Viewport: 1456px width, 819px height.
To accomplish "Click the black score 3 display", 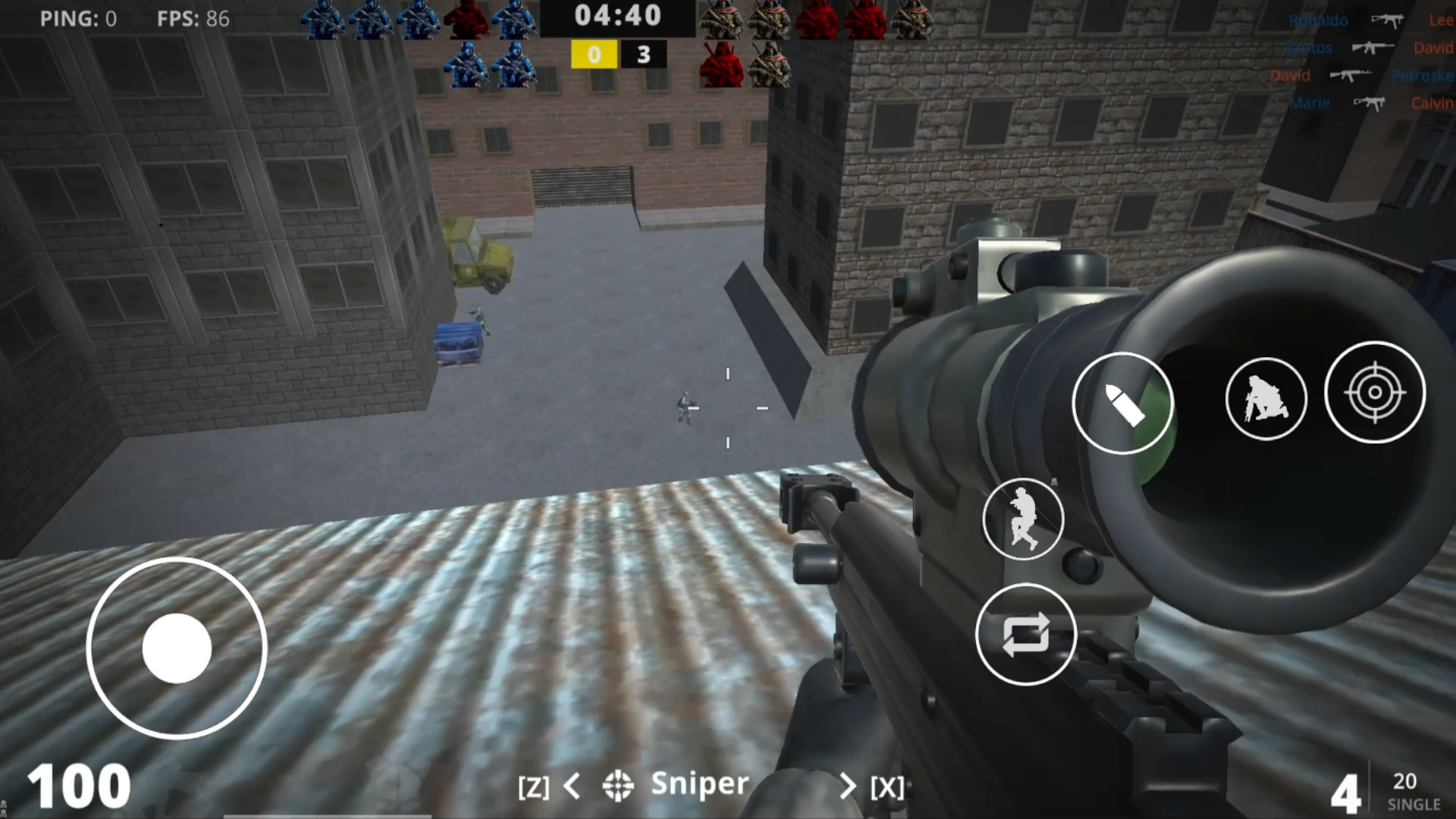I will (x=643, y=55).
